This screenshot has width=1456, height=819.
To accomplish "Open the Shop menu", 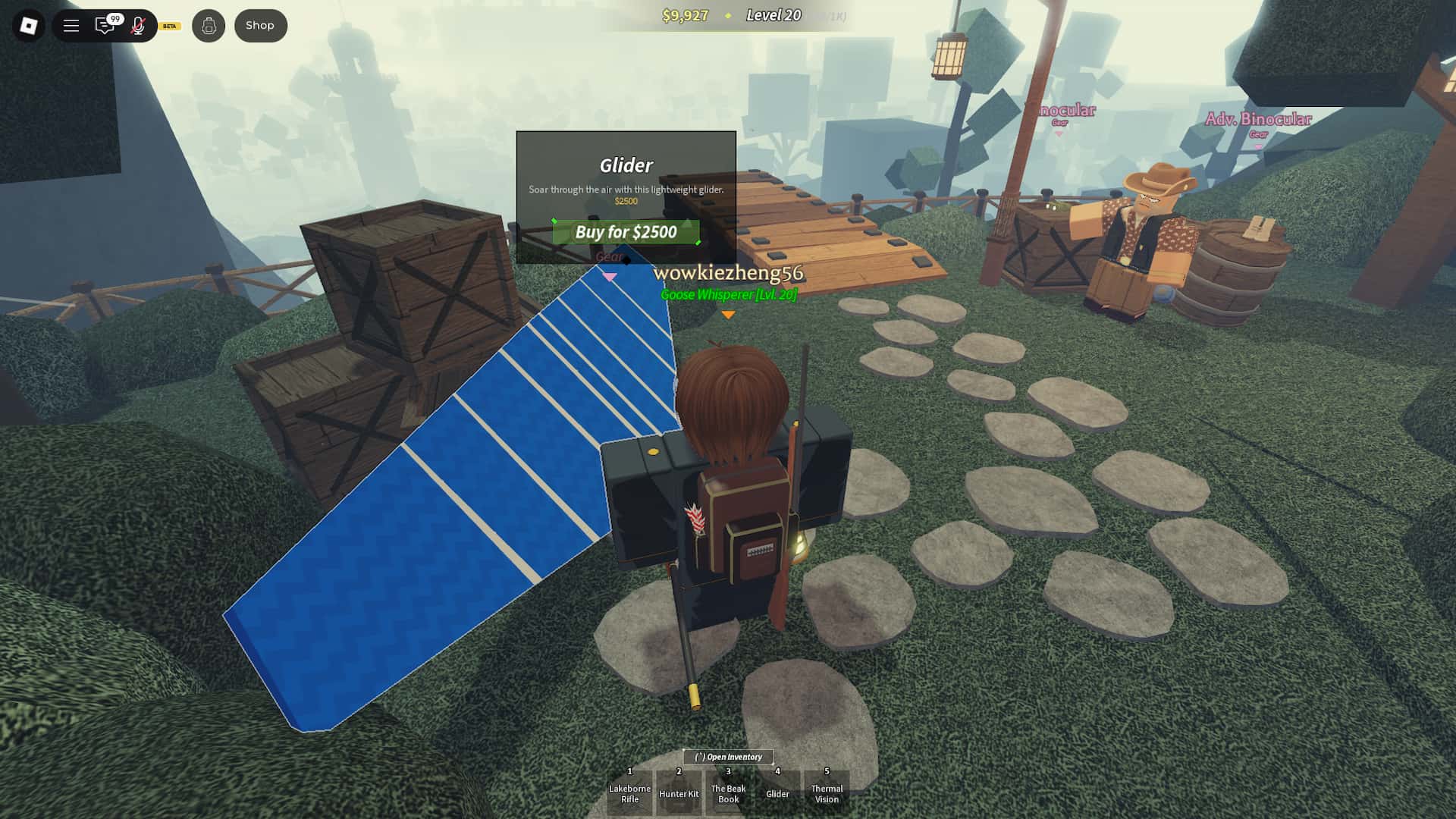I will click(x=260, y=24).
